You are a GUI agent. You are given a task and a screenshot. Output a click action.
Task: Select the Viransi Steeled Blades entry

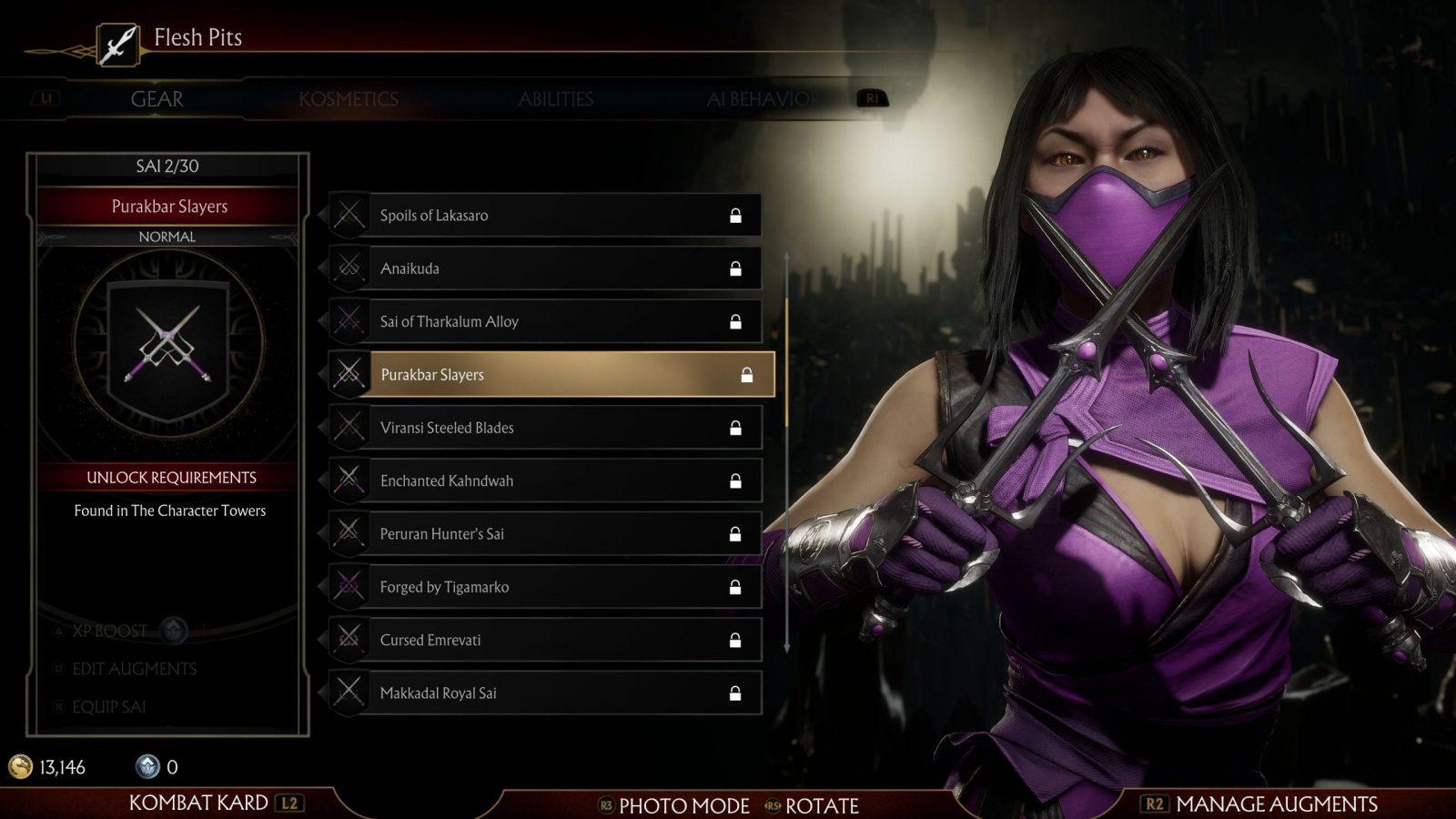(x=546, y=428)
